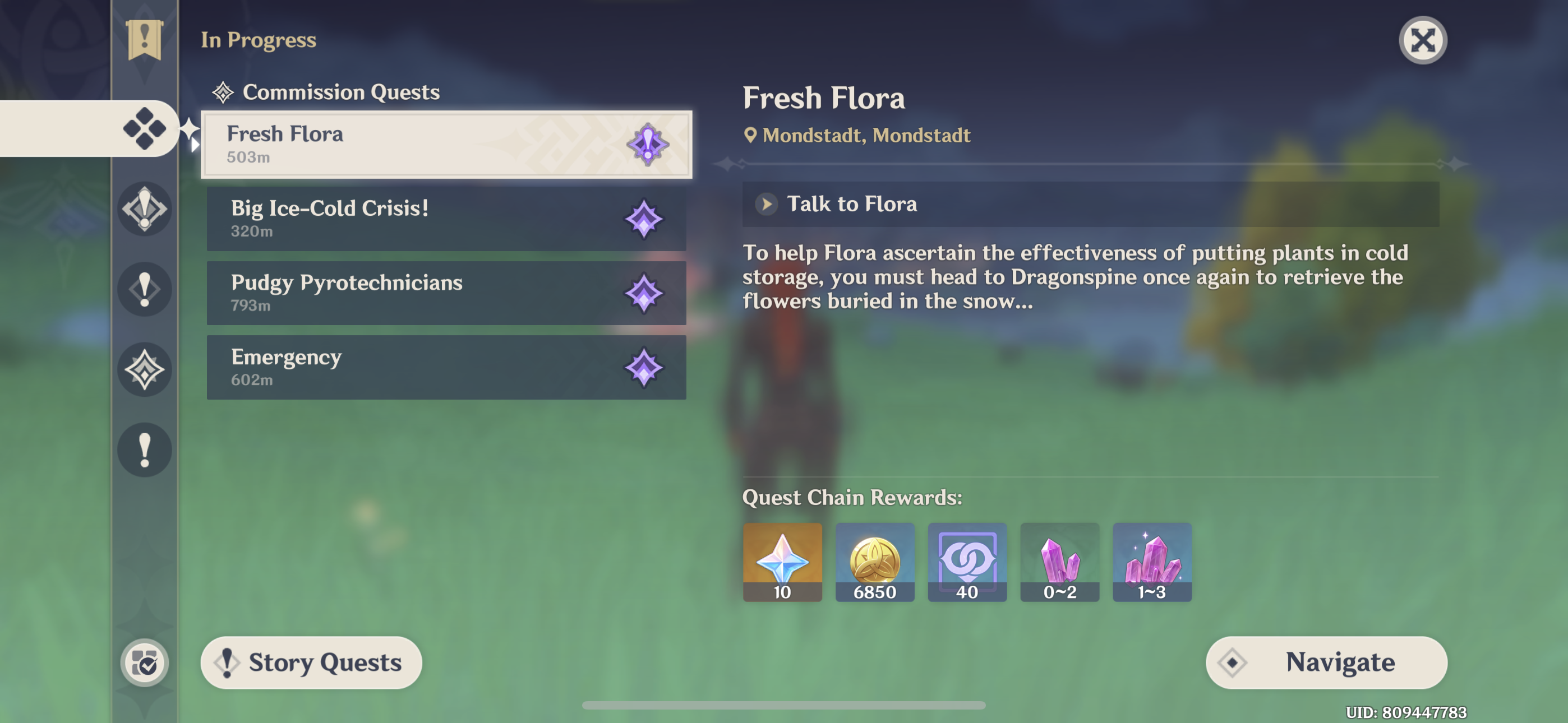Click the location pin beside Mondstadt, Mondstadt

click(x=750, y=135)
